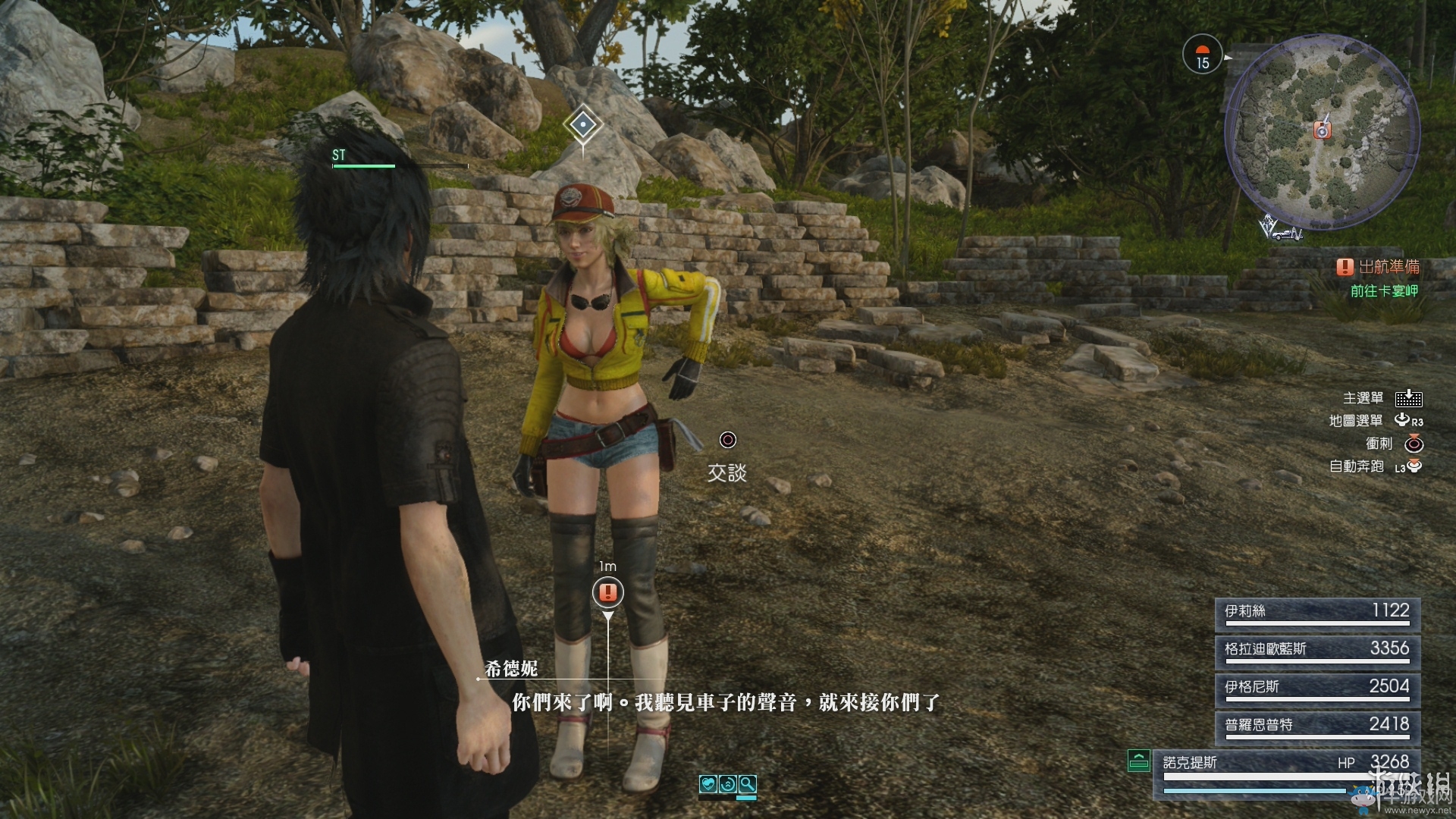Select the red exclamation quest marker at 1m
1456x819 pixels.
click(607, 592)
